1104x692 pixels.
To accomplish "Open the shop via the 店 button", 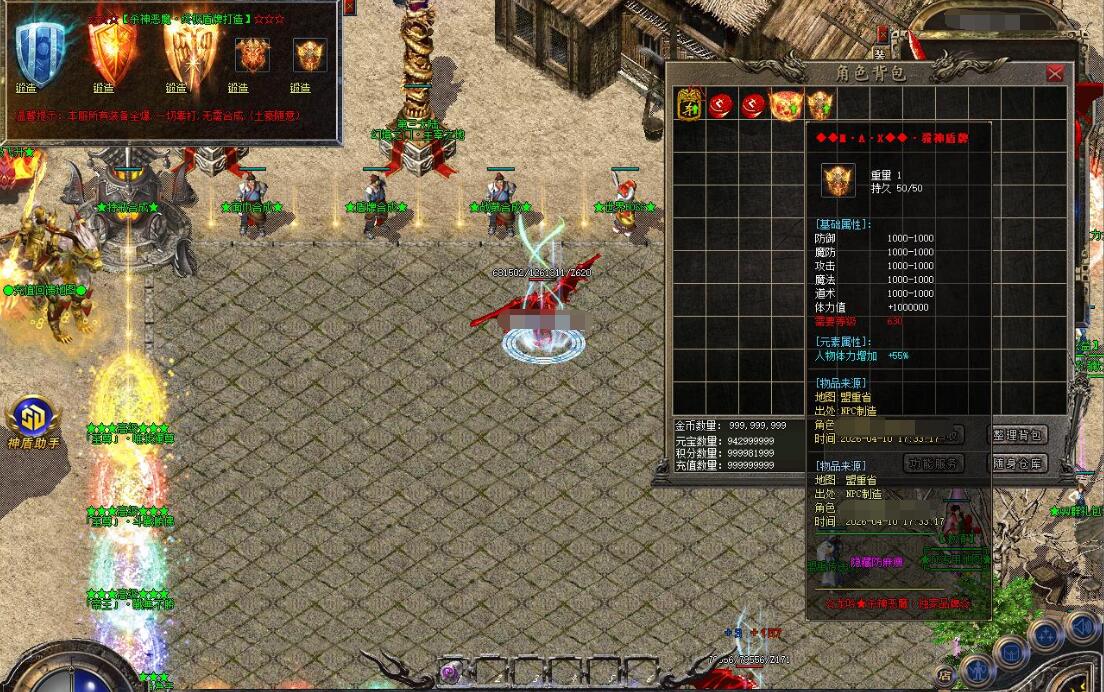I will (944, 675).
